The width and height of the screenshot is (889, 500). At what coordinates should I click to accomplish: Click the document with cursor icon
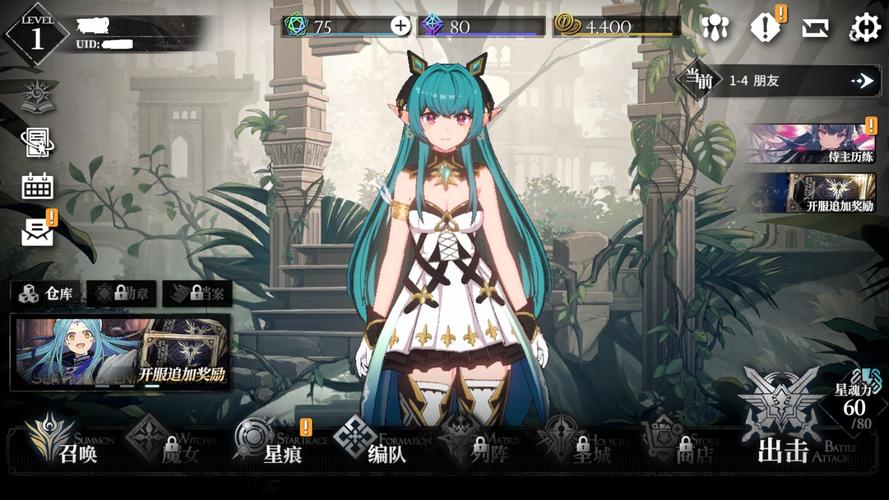coord(38,142)
